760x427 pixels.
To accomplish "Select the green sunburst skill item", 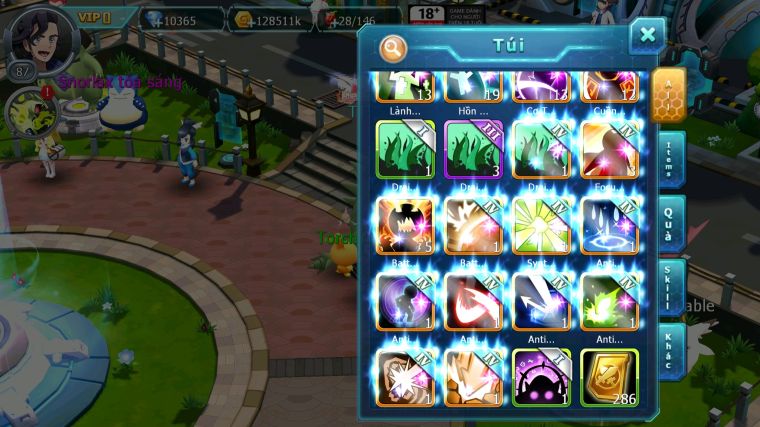I will point(541,225).
